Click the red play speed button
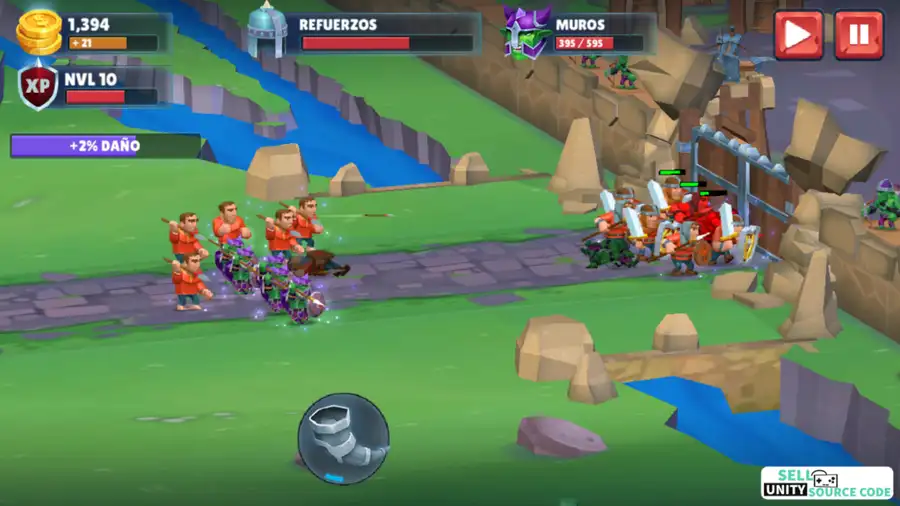900x506 pixels. [798, 35]
